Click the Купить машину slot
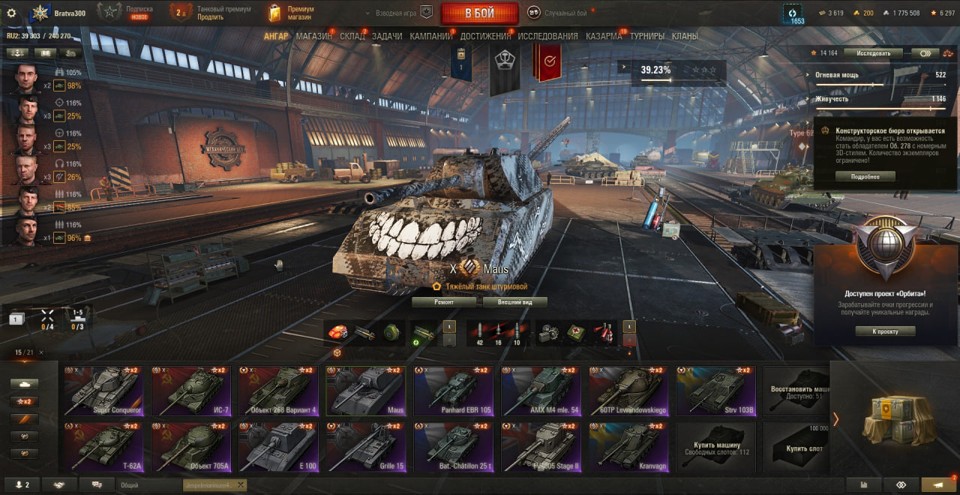This screenshot has height=495, width=960. click(x=717, y=447)
